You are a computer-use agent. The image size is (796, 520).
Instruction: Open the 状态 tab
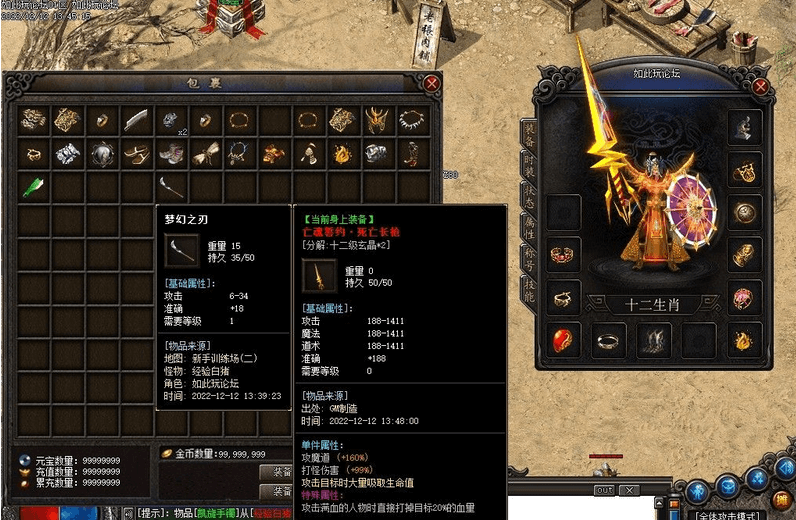coord(528,198)
